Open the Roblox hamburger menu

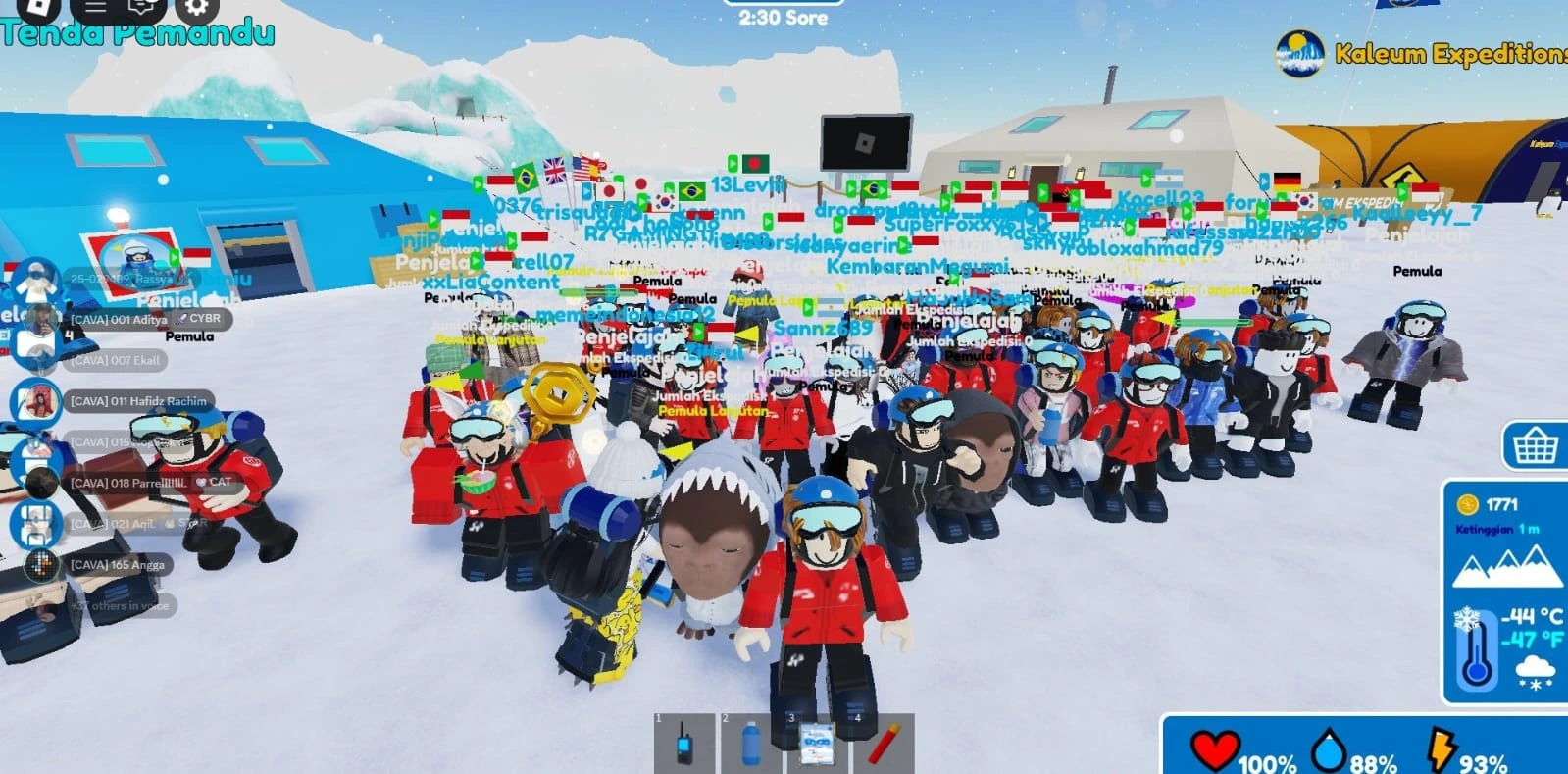coord(94,12)
